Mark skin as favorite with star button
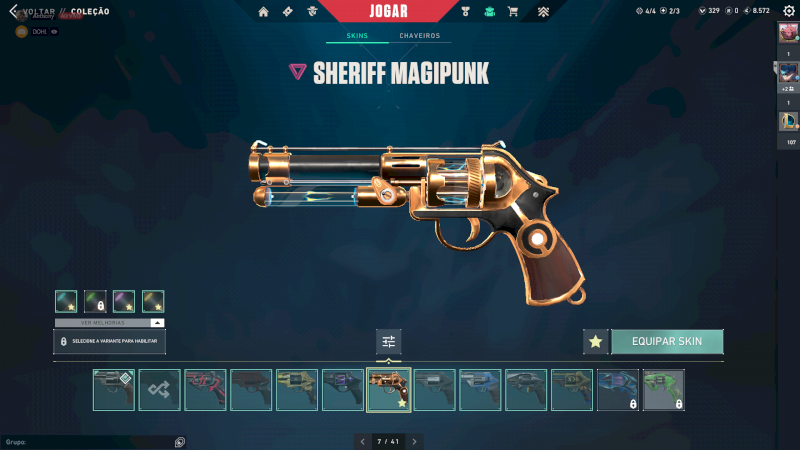 coord(595,341)
